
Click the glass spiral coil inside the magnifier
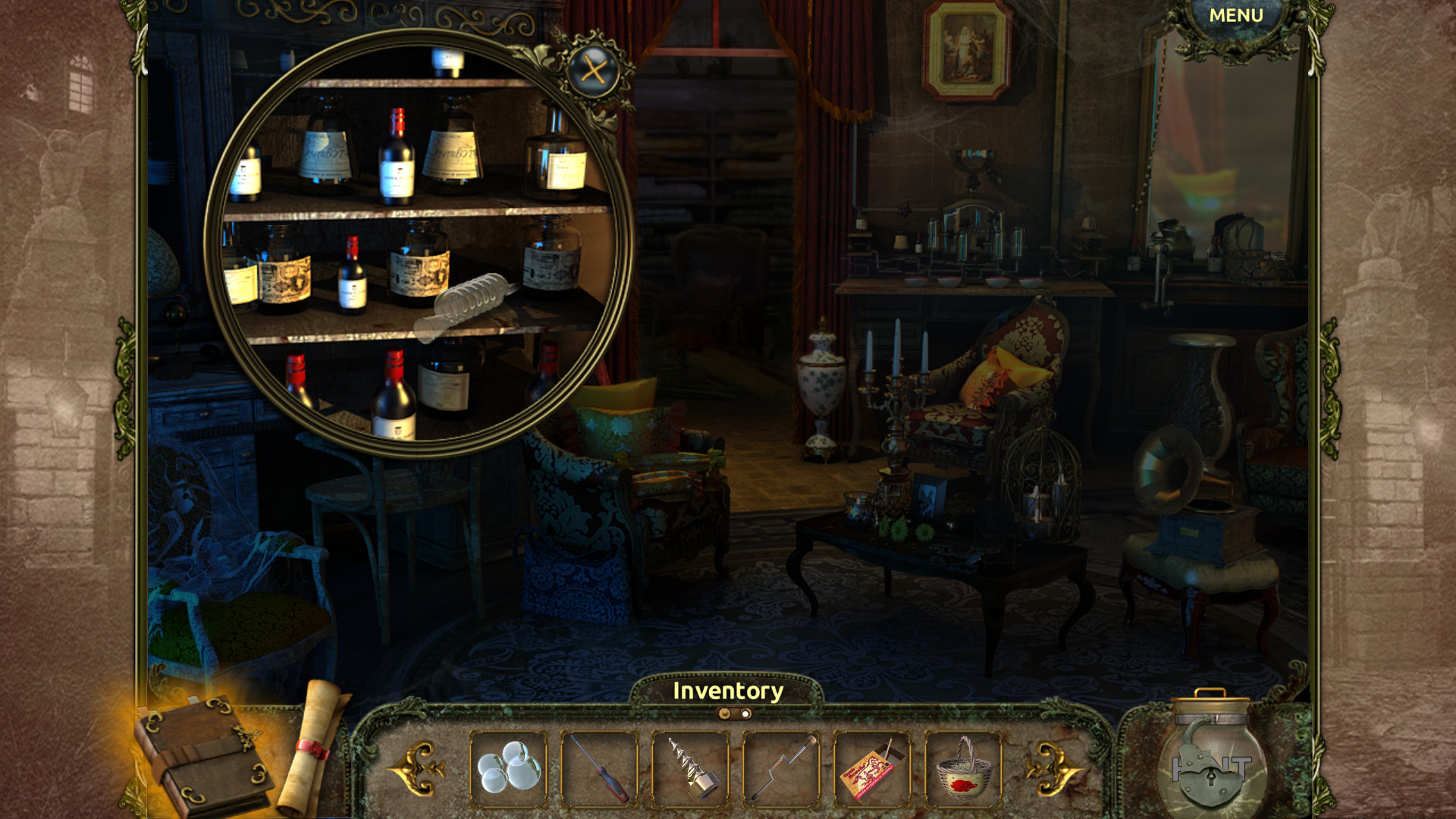470,300
